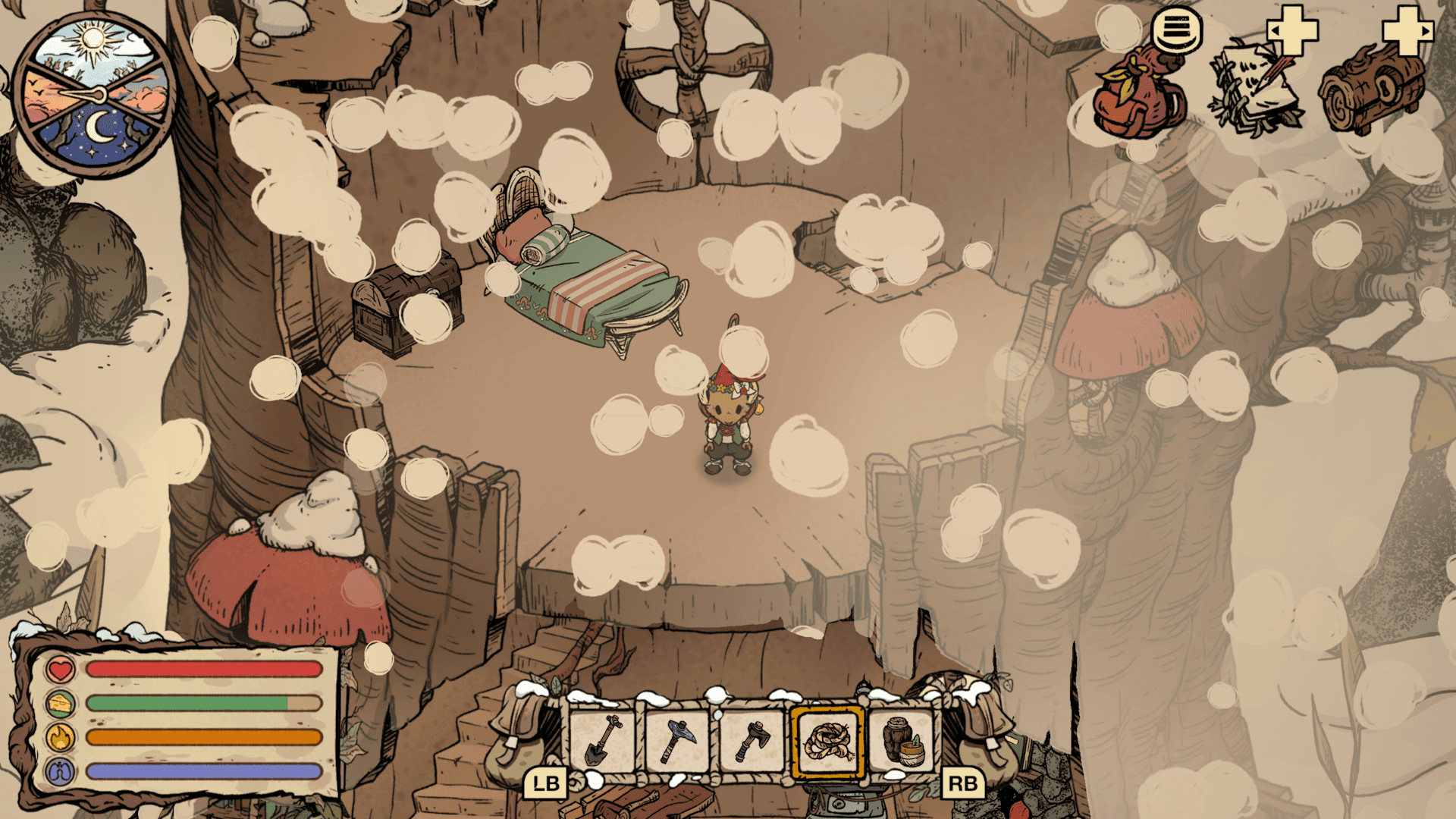
Task: Click the day-night clock dial
Action: pyautogui.click(x=95, y=94)
